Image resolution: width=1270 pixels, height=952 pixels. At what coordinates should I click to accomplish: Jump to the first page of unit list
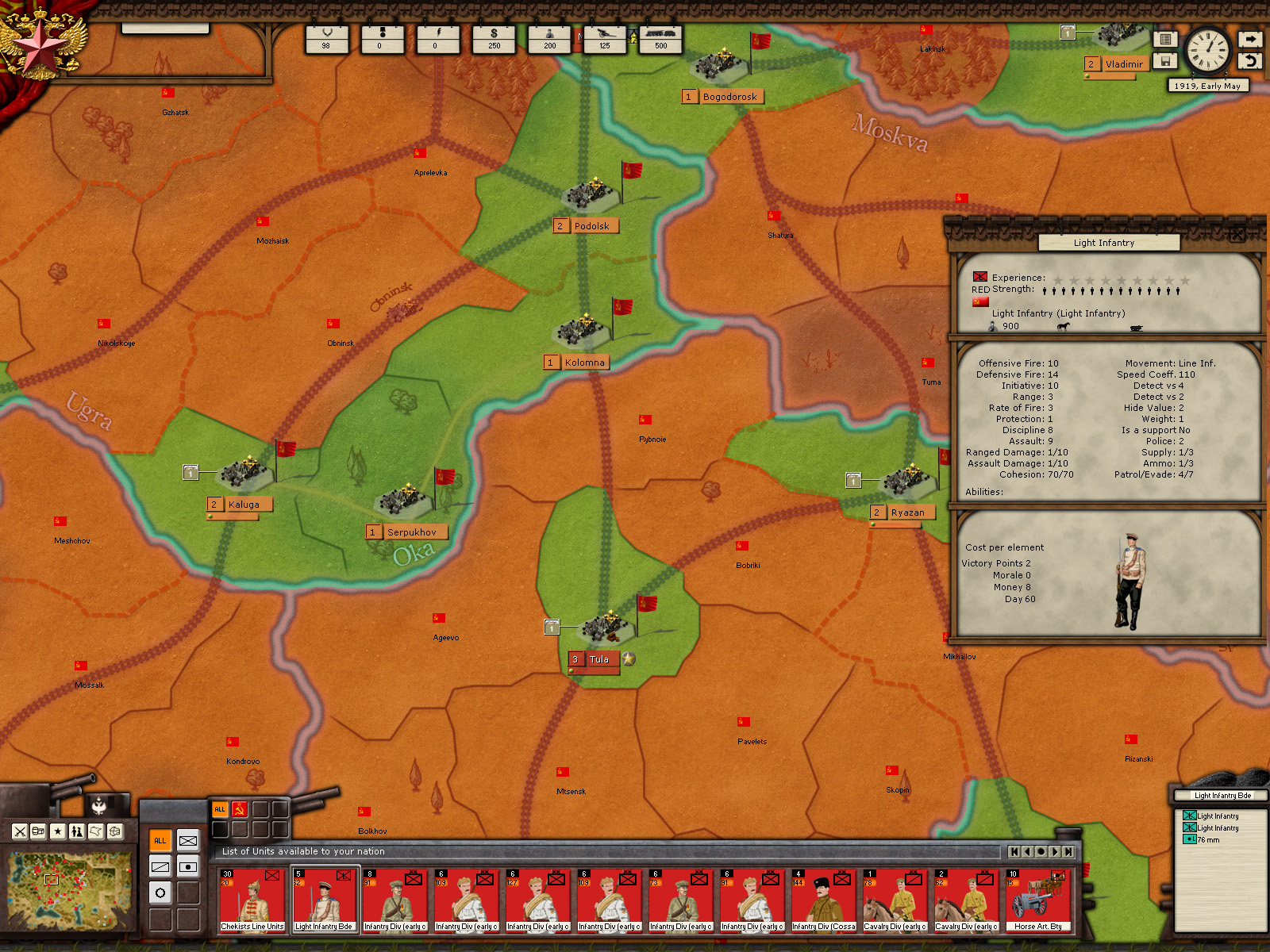pos(1014,851)
